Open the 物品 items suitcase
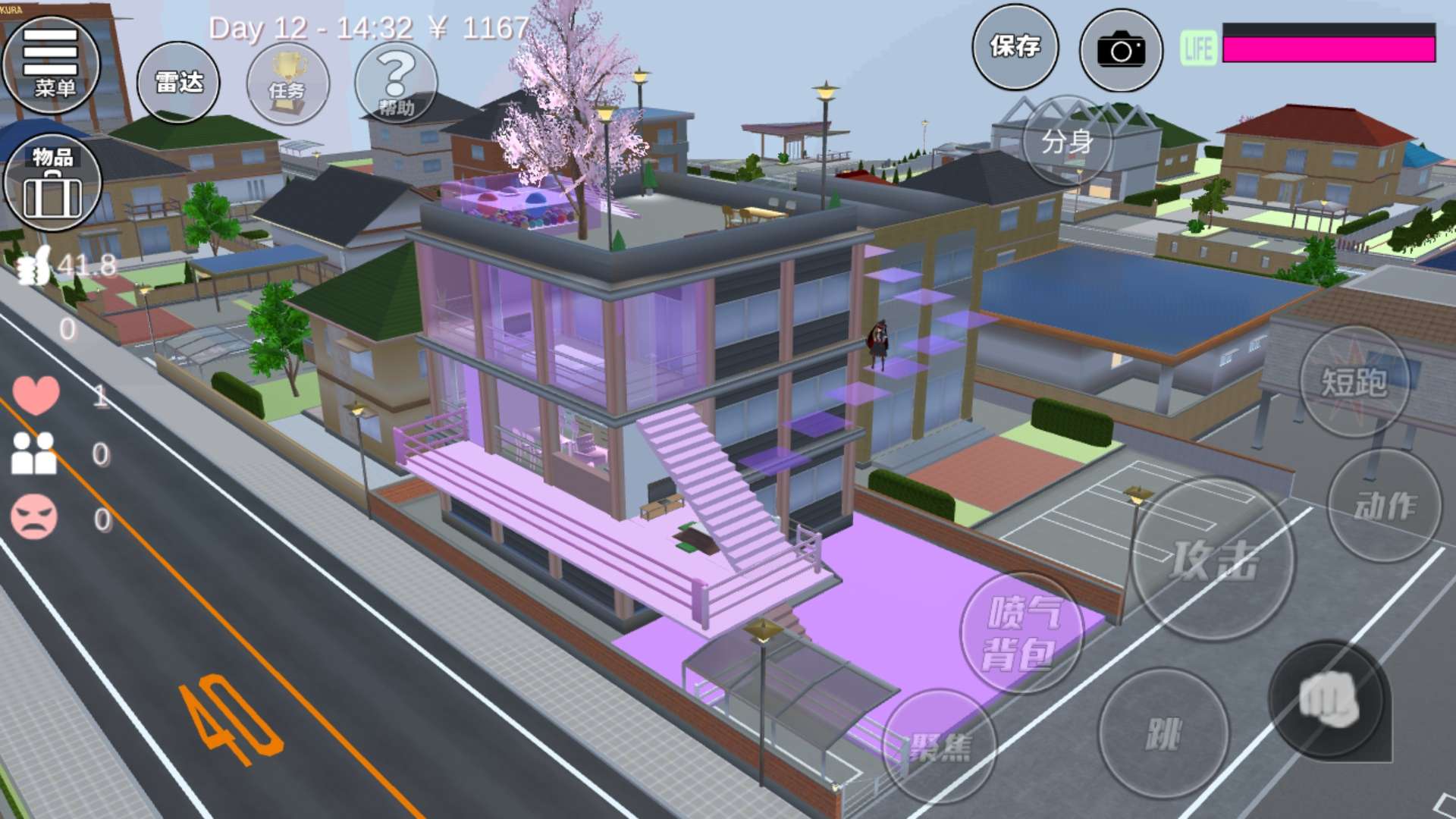The image size is (1456, 819). pos(52,183)
